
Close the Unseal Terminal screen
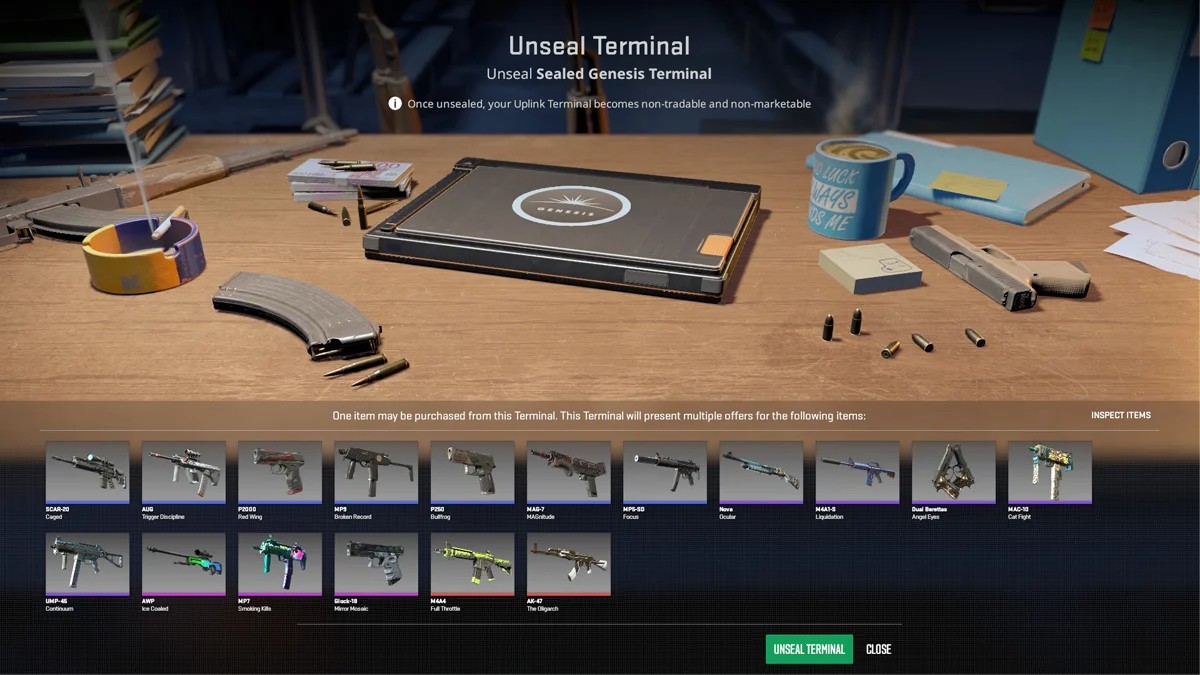pyautogui.click(x=878, y=649)
